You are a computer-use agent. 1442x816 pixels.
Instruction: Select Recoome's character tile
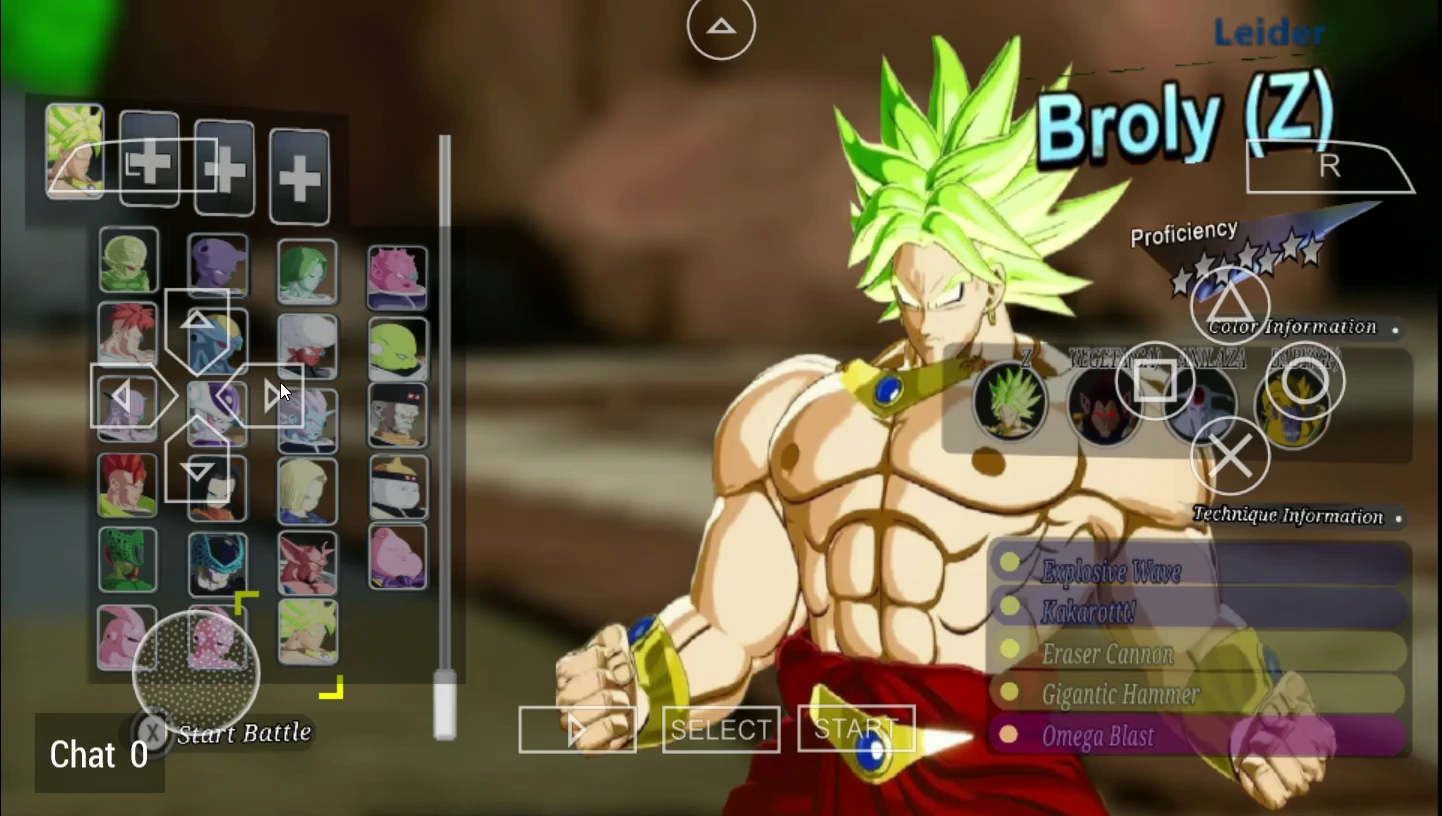(x=127, y=333)
